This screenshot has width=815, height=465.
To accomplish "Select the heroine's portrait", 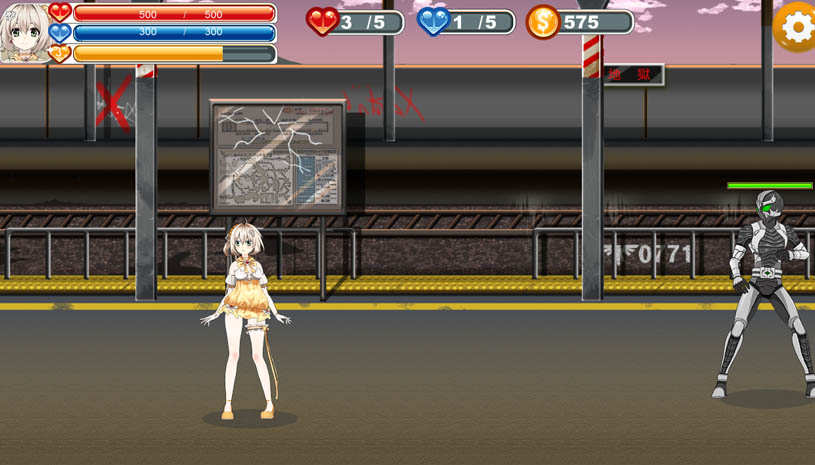I will [24, 32].
